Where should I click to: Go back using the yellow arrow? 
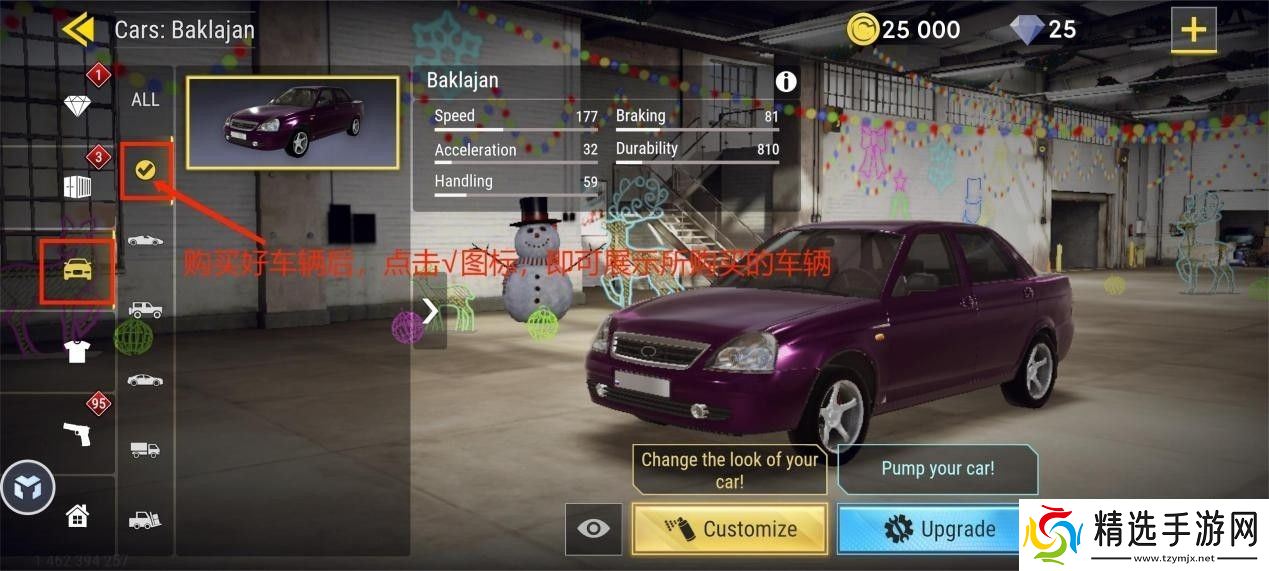coord(78,28)
